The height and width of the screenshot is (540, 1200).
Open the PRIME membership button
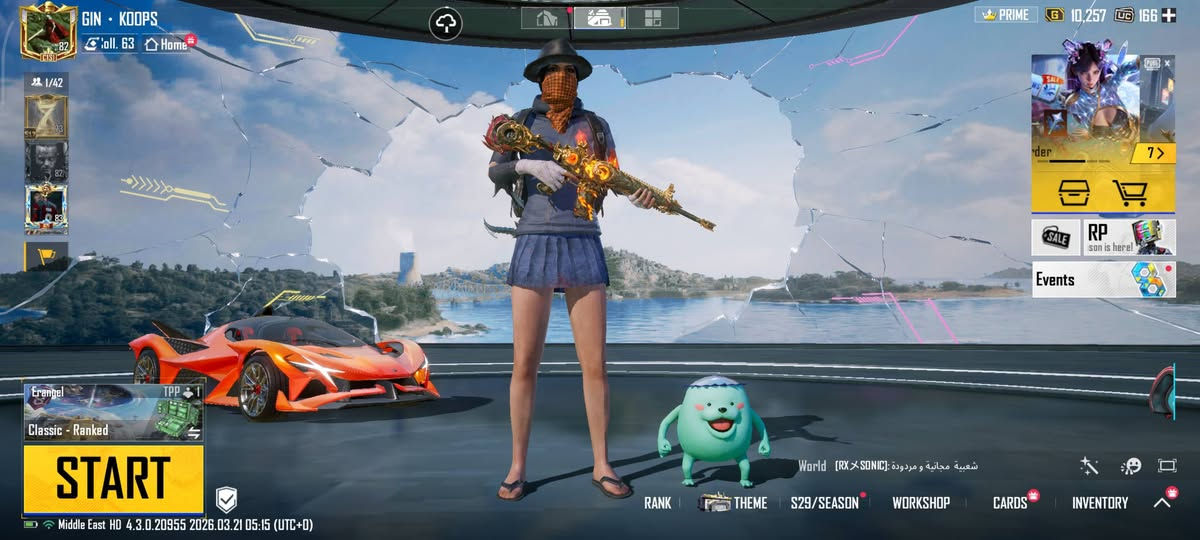point(1005,15)
